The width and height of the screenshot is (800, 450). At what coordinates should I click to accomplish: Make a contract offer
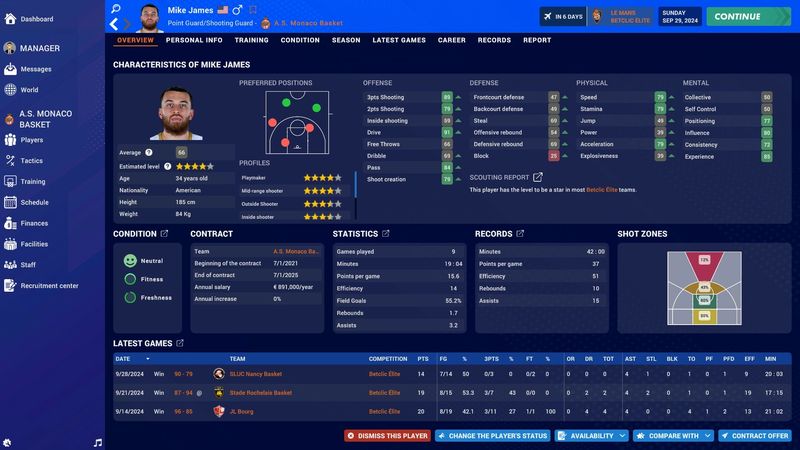[x=754, y=436]
